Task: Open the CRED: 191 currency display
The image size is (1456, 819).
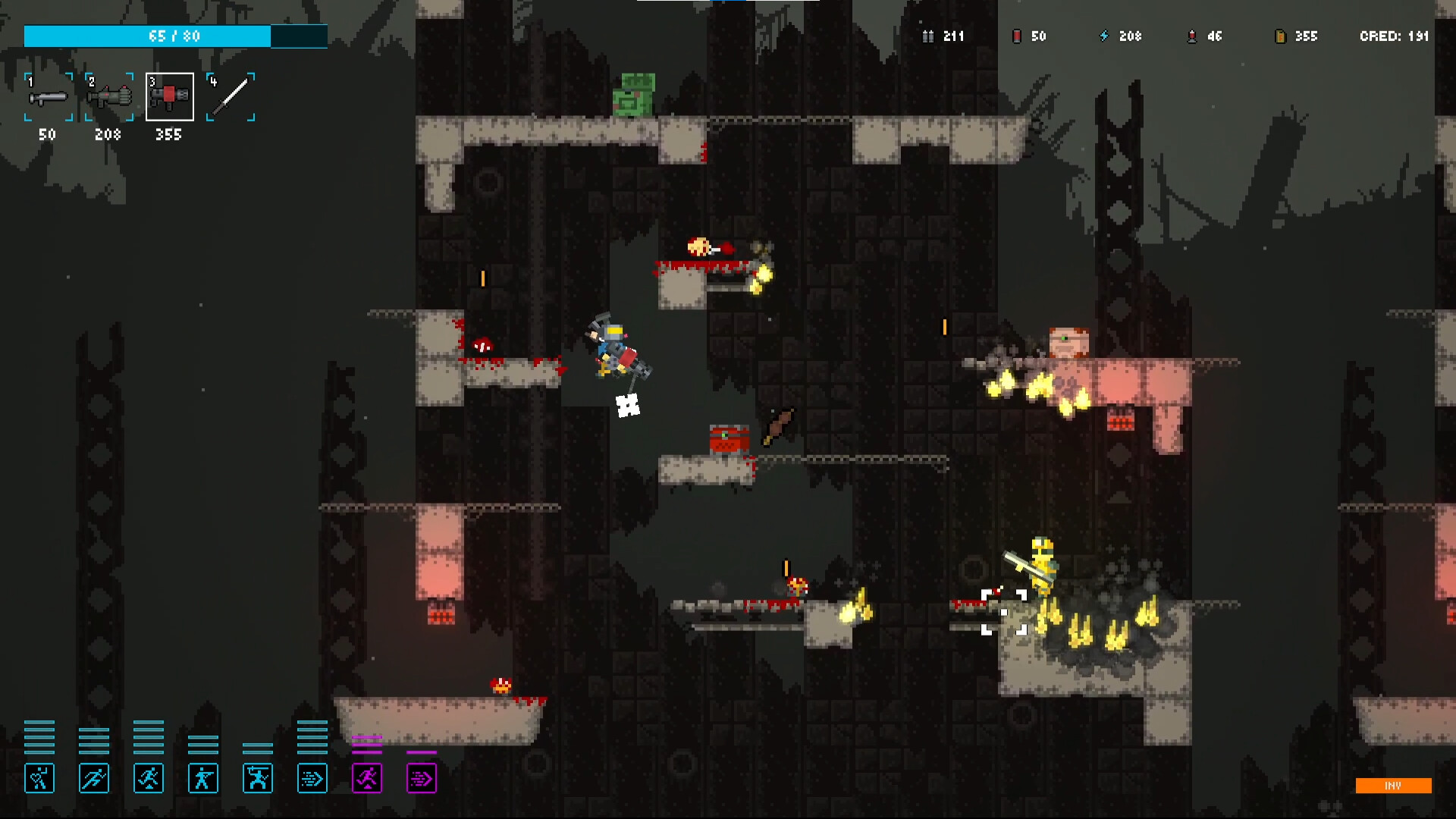Action: point(1394,36)
